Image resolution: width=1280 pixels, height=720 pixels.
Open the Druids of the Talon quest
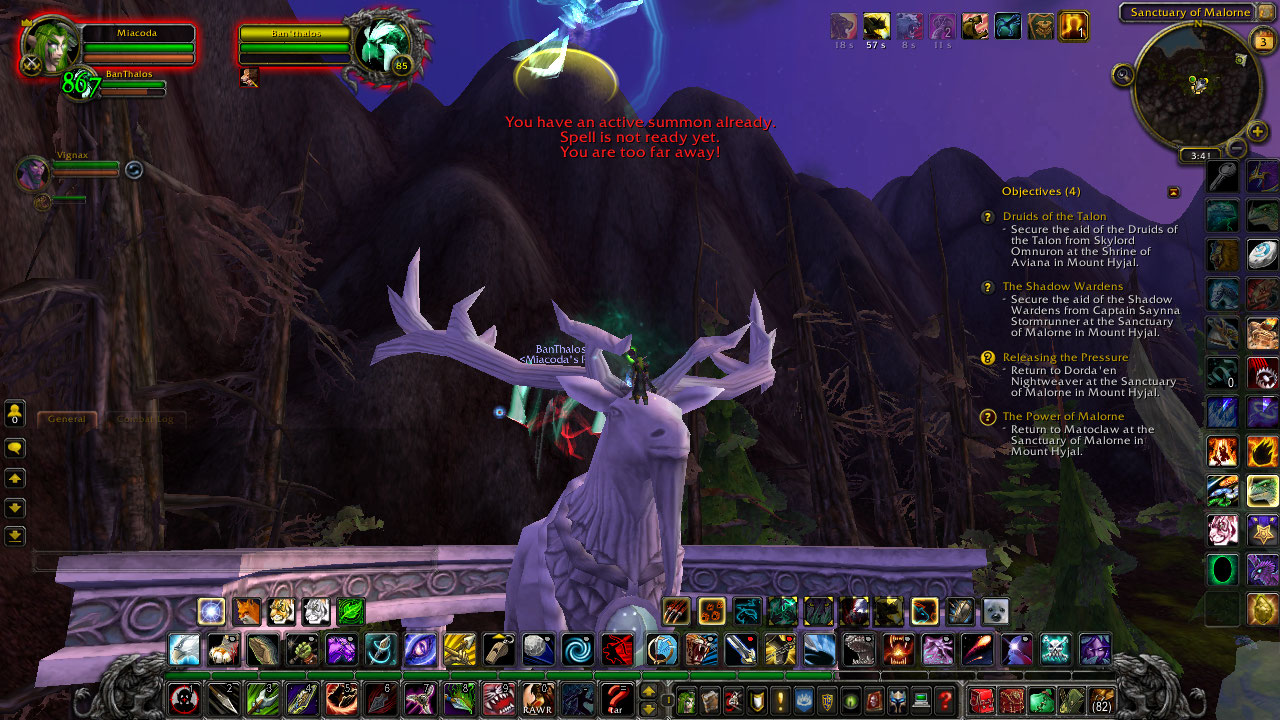click(1054, 216)
